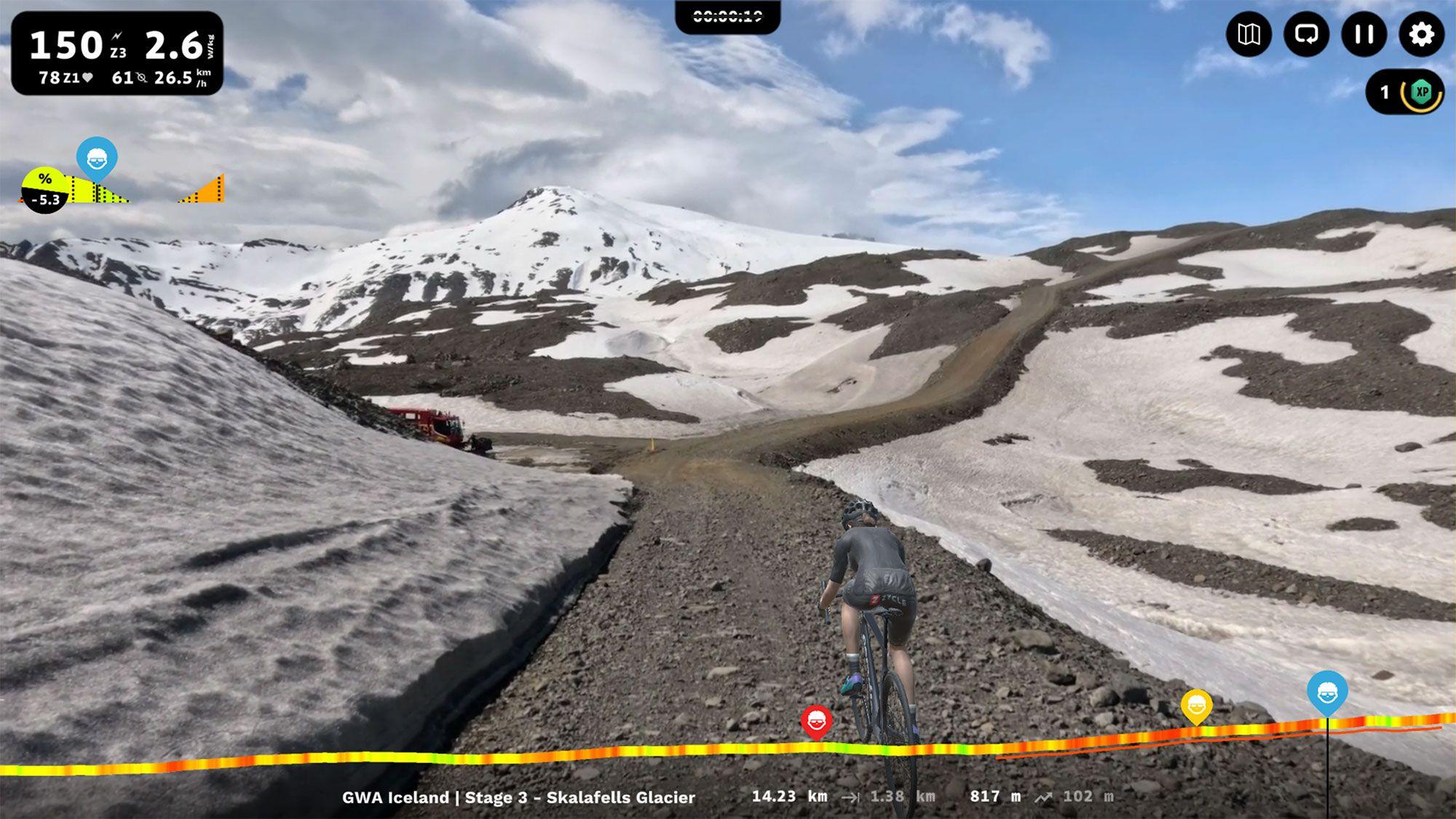The width and height of the screenshot is (1456, 819).
Task: Pause the ride
Action: 1364,34
